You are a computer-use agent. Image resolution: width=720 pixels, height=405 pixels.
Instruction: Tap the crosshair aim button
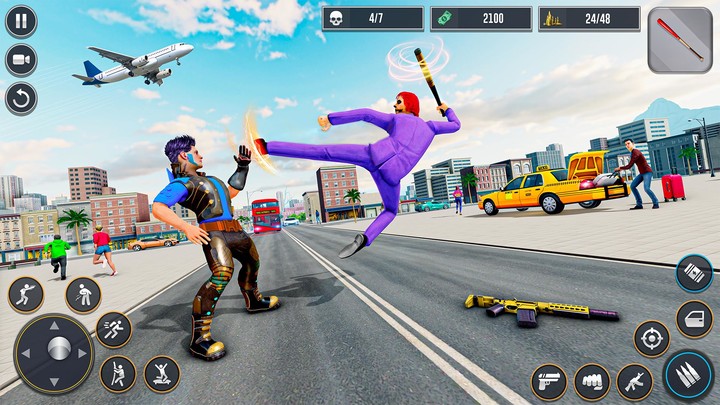pyautogui.click(x=652, y=339)
